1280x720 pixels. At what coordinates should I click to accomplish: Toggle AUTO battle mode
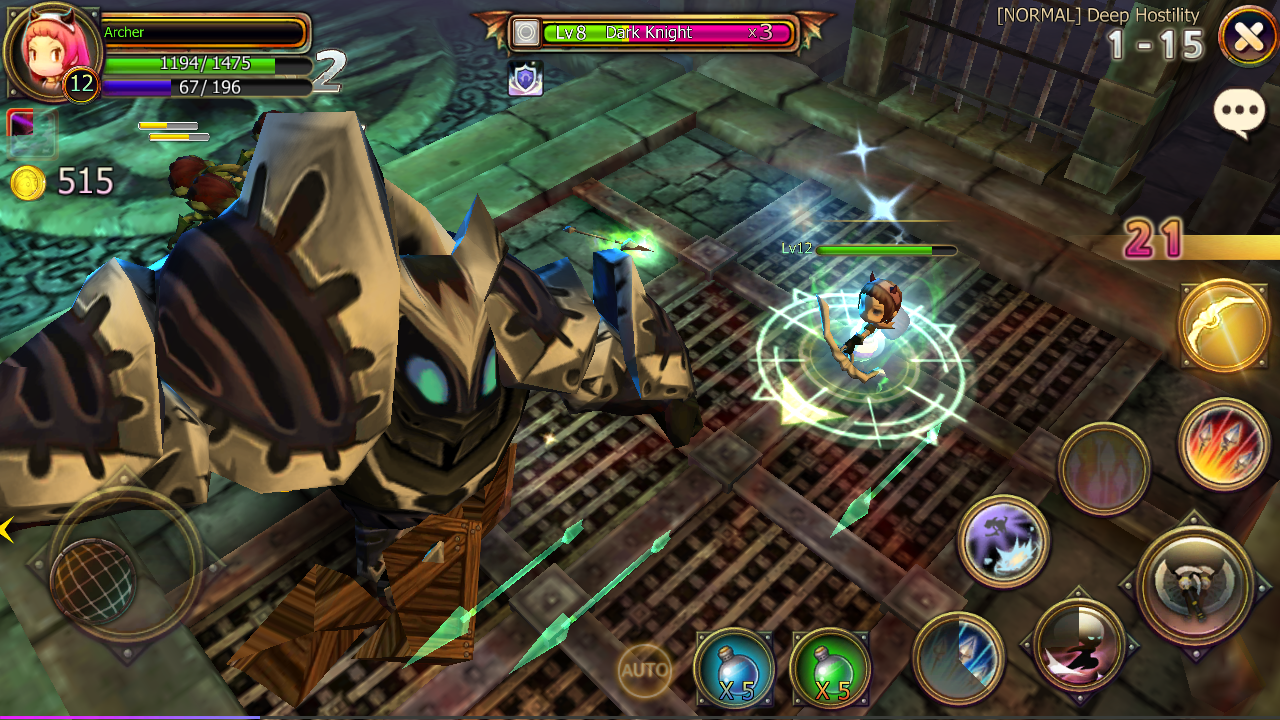pos(645,670)
